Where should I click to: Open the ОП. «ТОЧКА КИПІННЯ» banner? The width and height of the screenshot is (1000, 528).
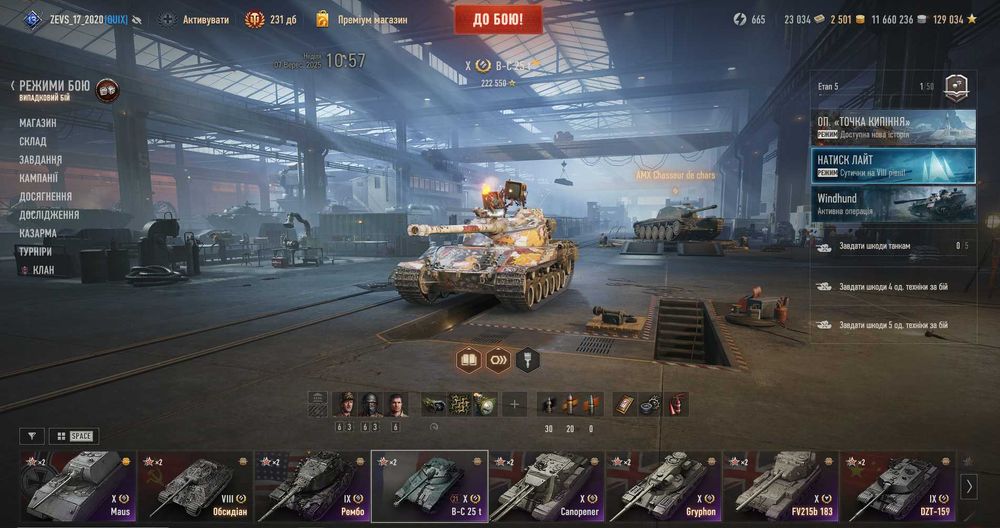[x=894, y=127]
